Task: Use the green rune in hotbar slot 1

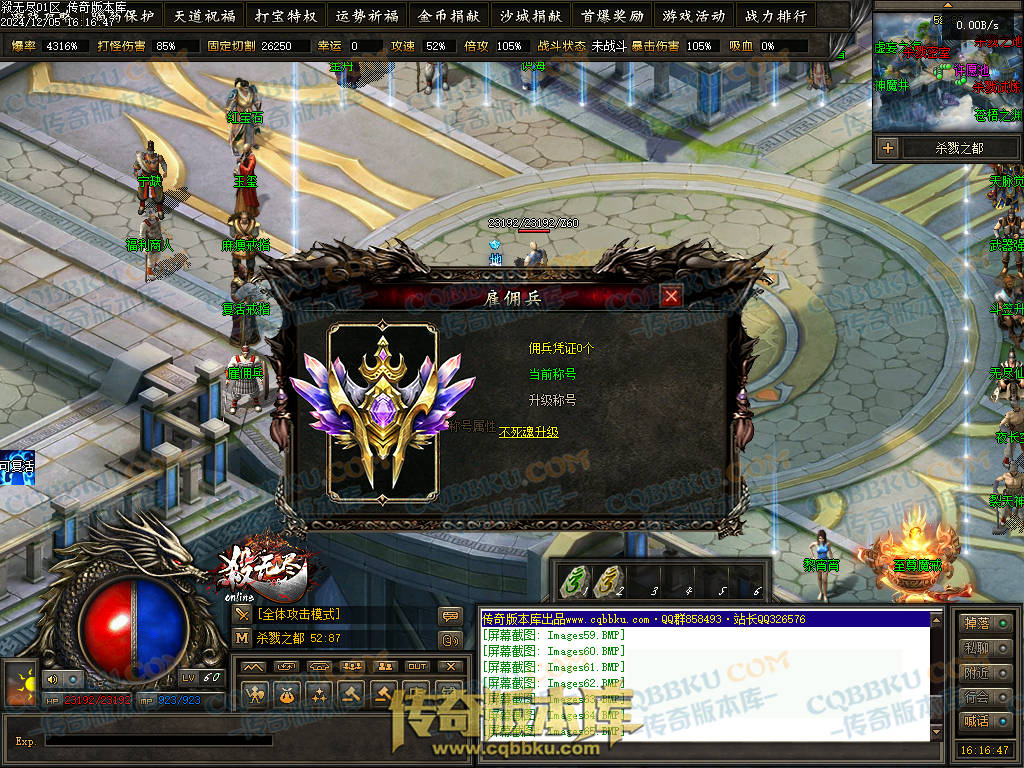Action: [574, 579]
